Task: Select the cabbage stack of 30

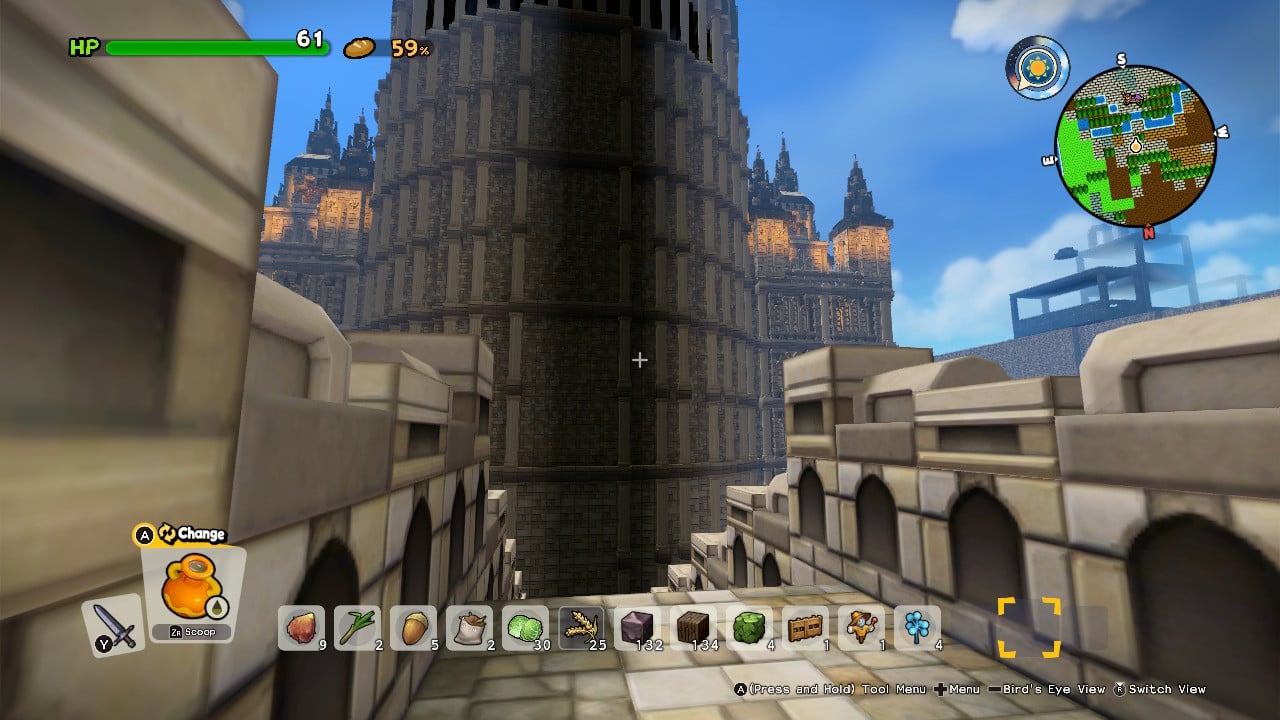Action: point(525,628)
